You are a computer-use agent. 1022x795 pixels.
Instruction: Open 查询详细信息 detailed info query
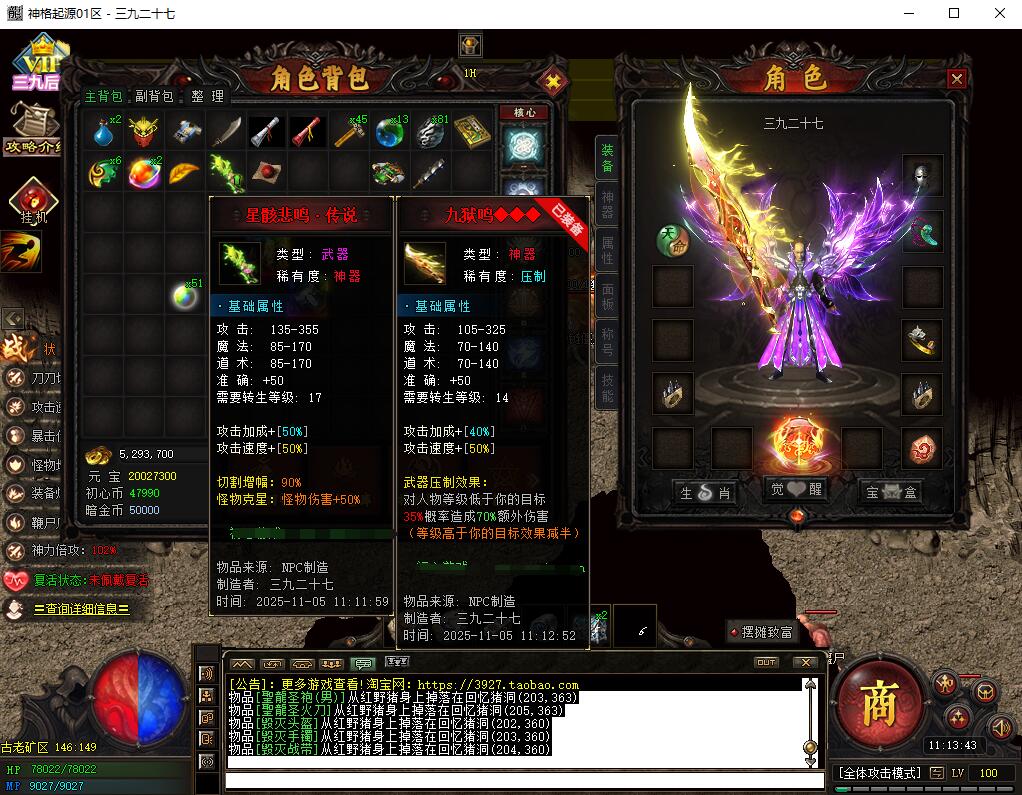[x=80, y=609]
